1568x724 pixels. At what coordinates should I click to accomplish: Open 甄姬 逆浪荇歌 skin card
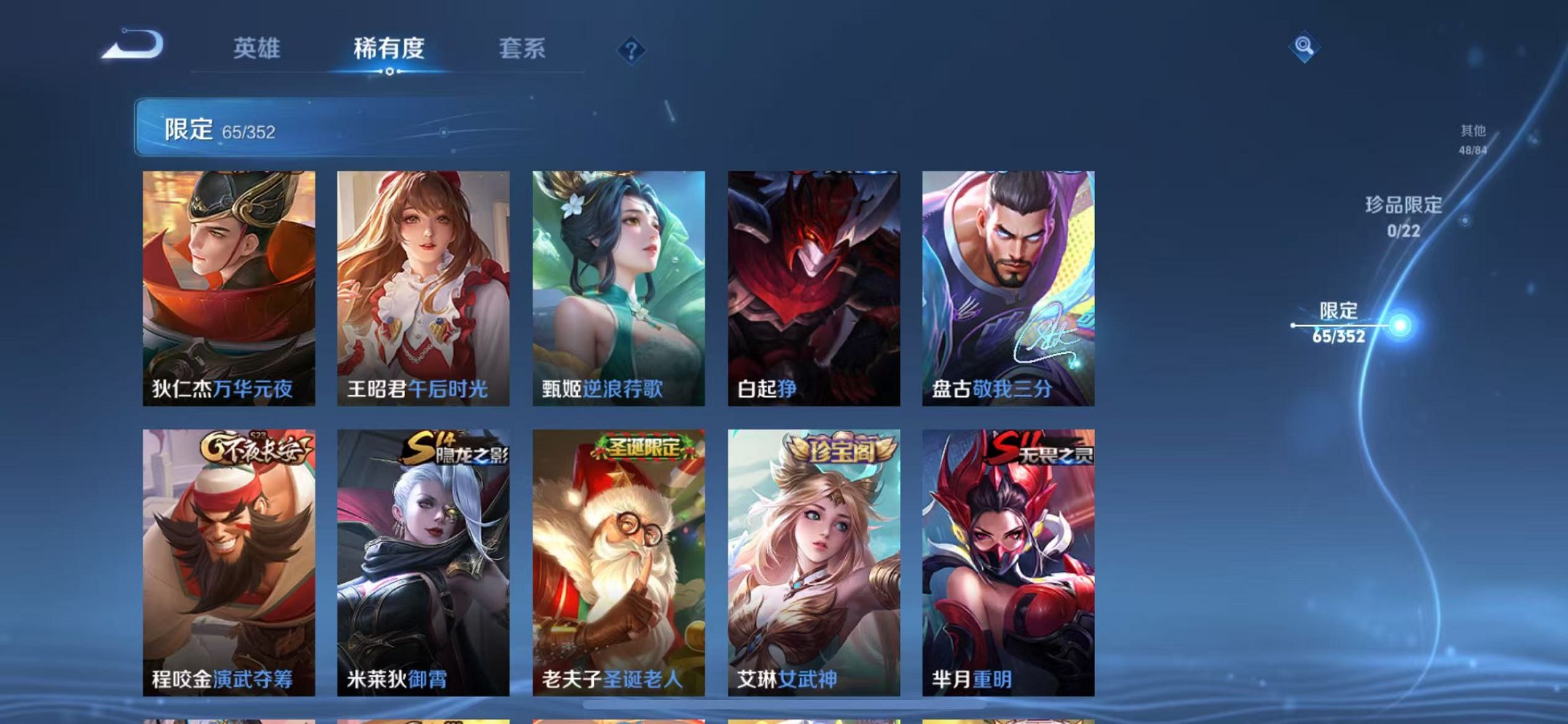617,284
